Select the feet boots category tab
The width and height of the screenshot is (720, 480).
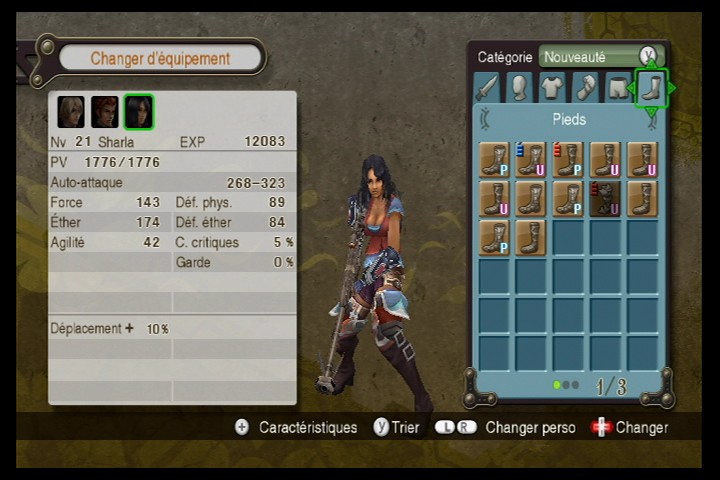651,88
